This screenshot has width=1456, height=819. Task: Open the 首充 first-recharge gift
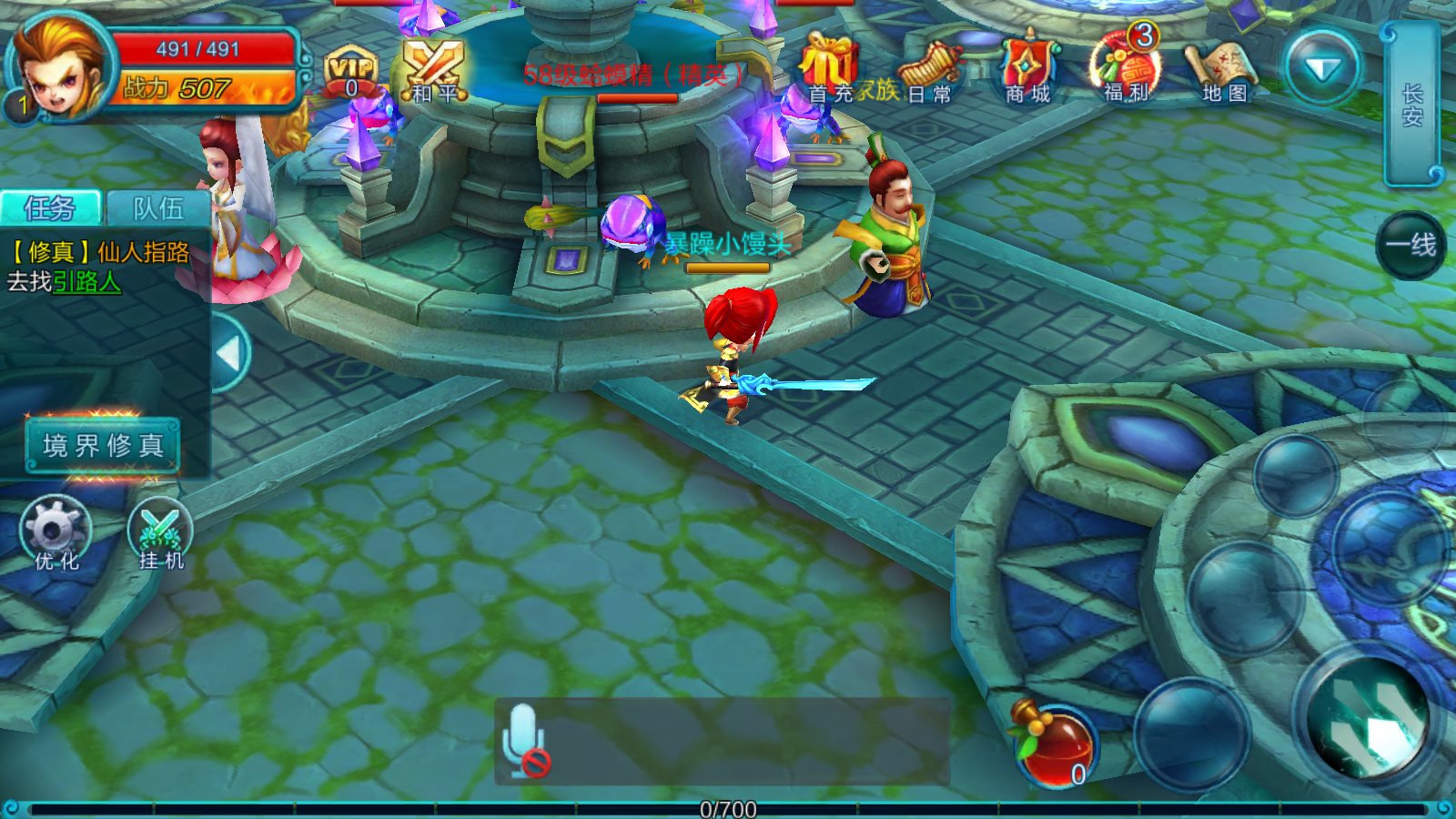tap(830, 64)
